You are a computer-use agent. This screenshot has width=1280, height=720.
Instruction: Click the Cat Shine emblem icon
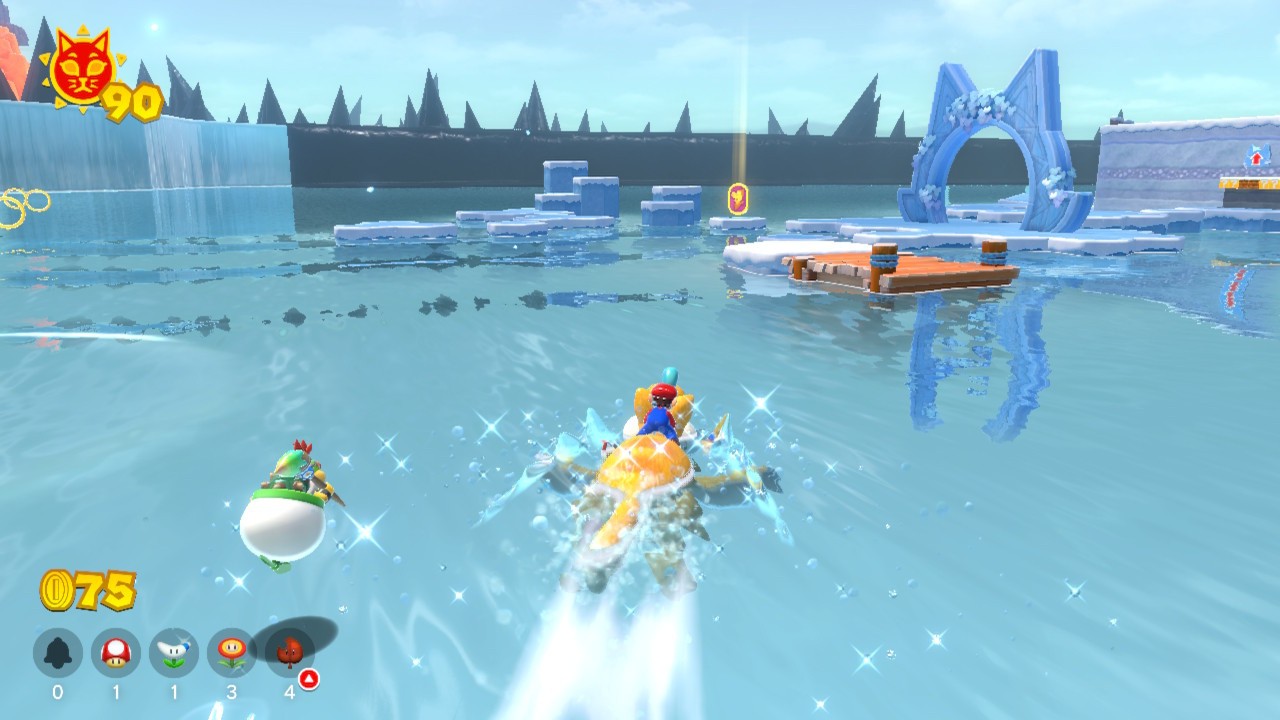80,70
